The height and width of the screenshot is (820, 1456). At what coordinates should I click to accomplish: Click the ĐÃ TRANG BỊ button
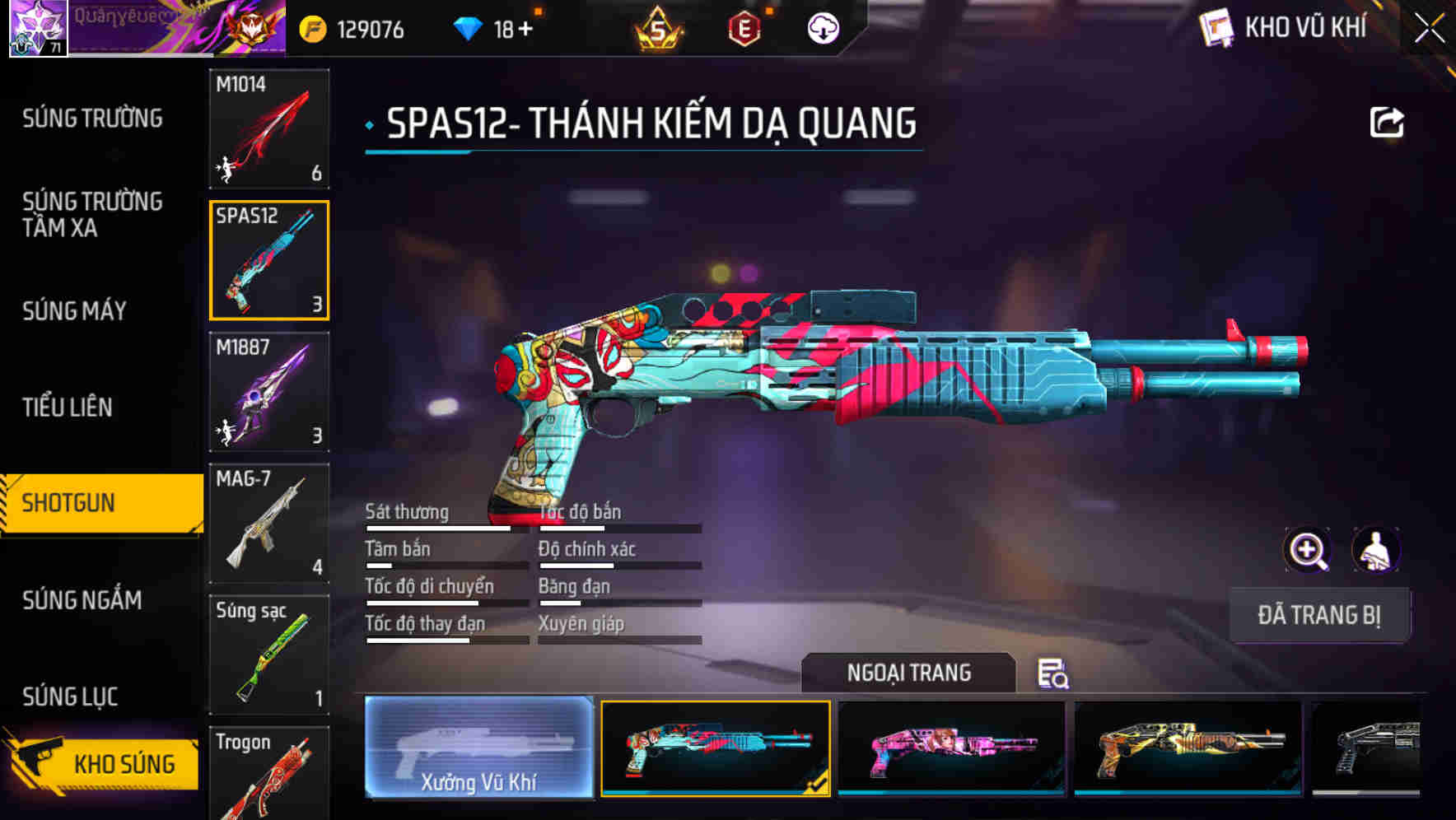1320,615
